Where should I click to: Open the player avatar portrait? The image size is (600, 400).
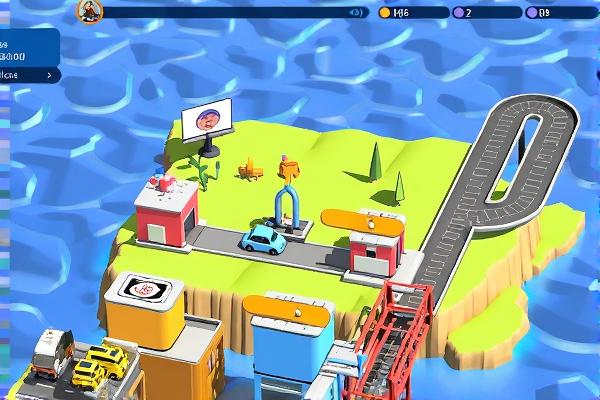[90, 11]
